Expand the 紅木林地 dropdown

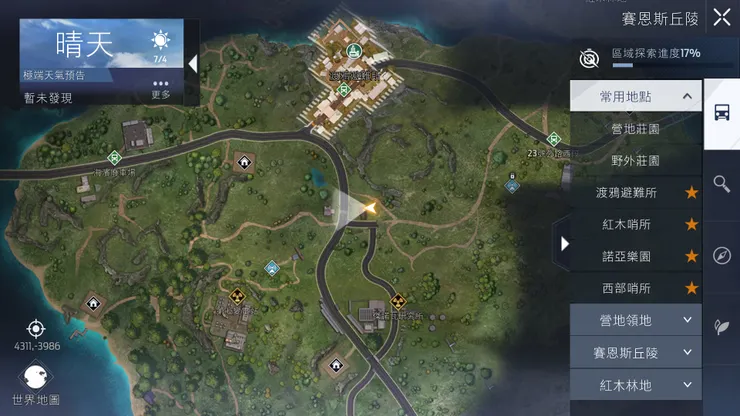pyautogui.click(x=635, y=384)
